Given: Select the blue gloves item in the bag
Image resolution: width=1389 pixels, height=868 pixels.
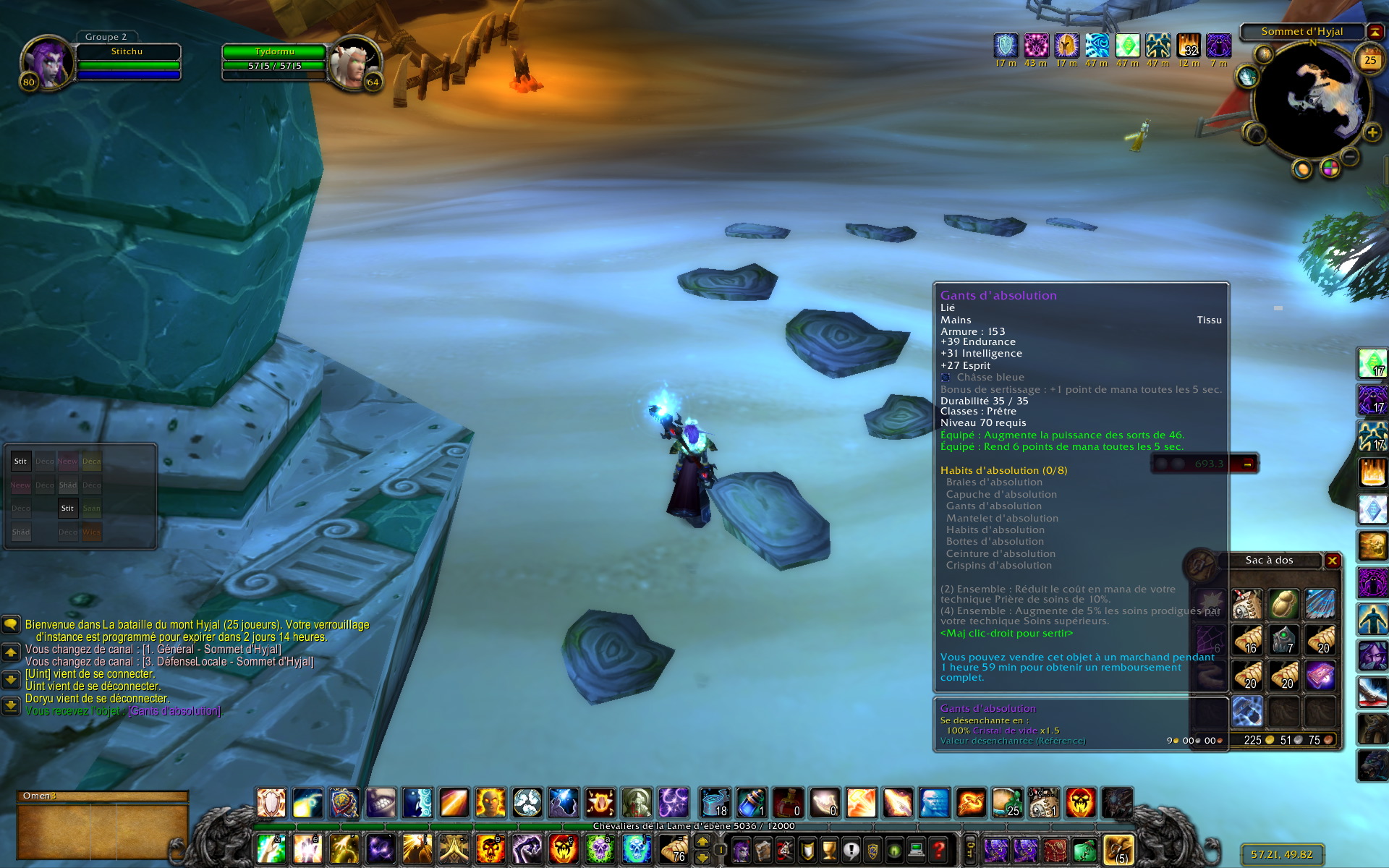Looking at the screenshot, I should click(1247, 712).
